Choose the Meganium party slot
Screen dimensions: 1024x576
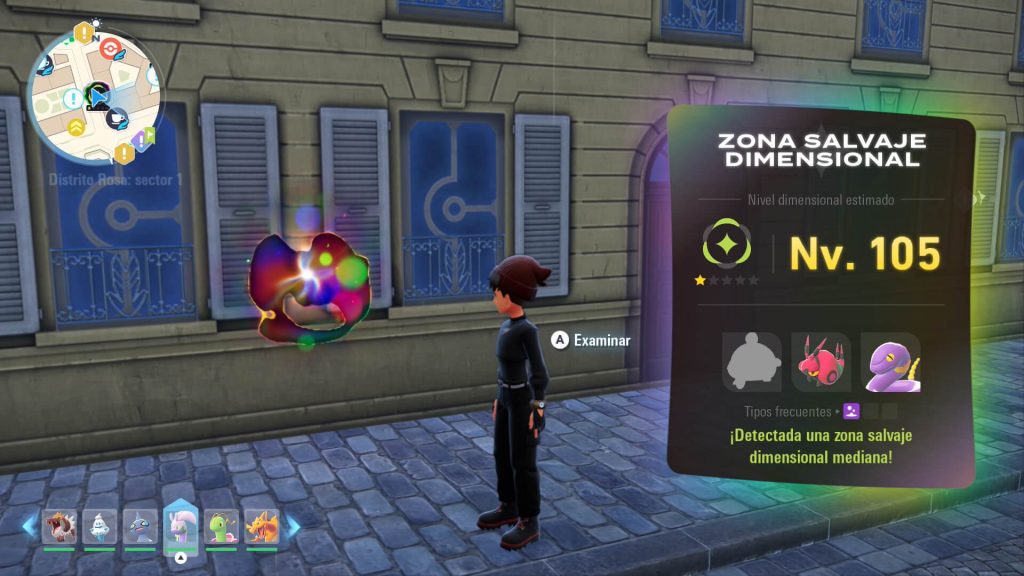[221, 525]
